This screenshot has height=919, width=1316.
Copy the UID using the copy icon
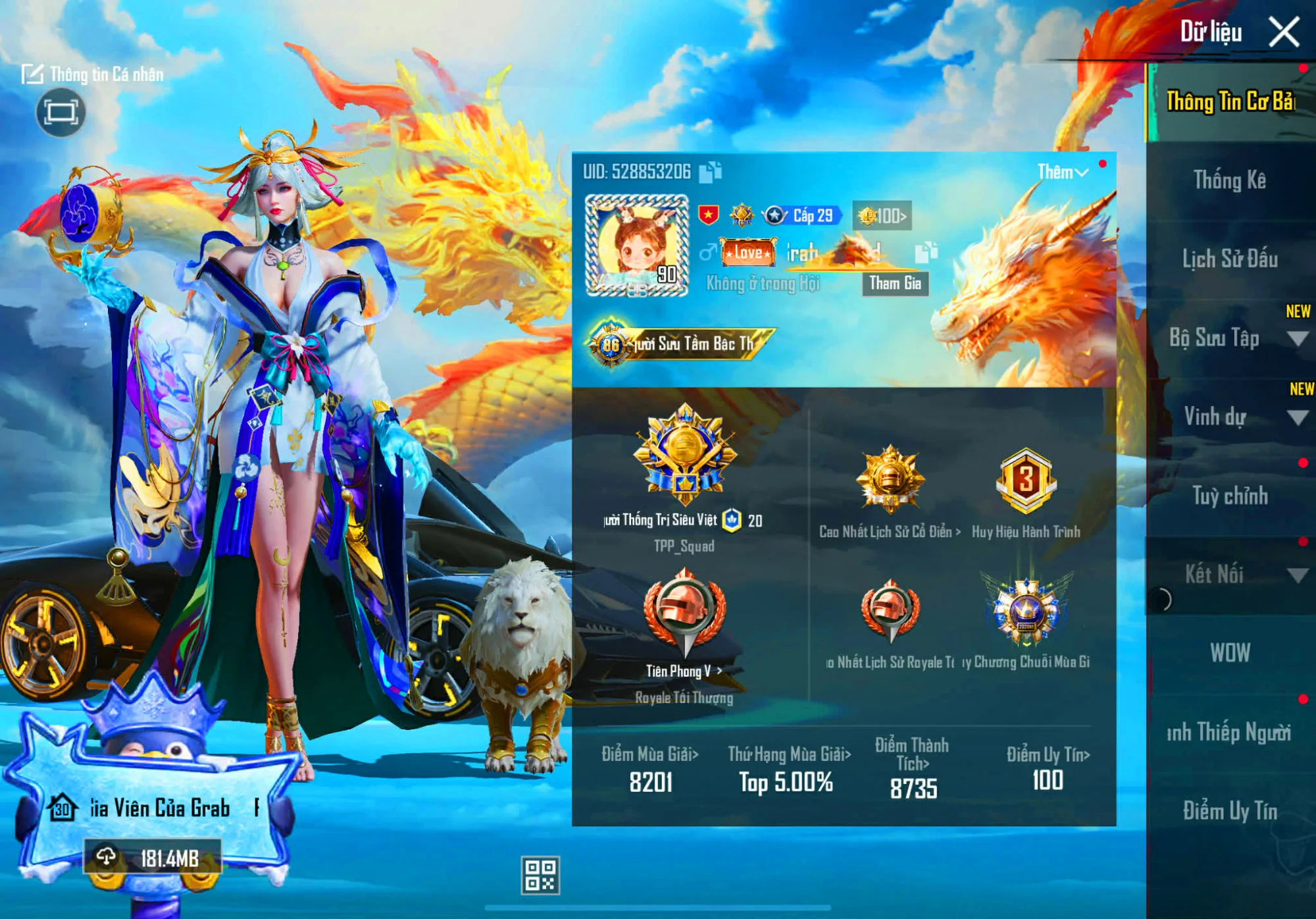[x=710, y=172]
